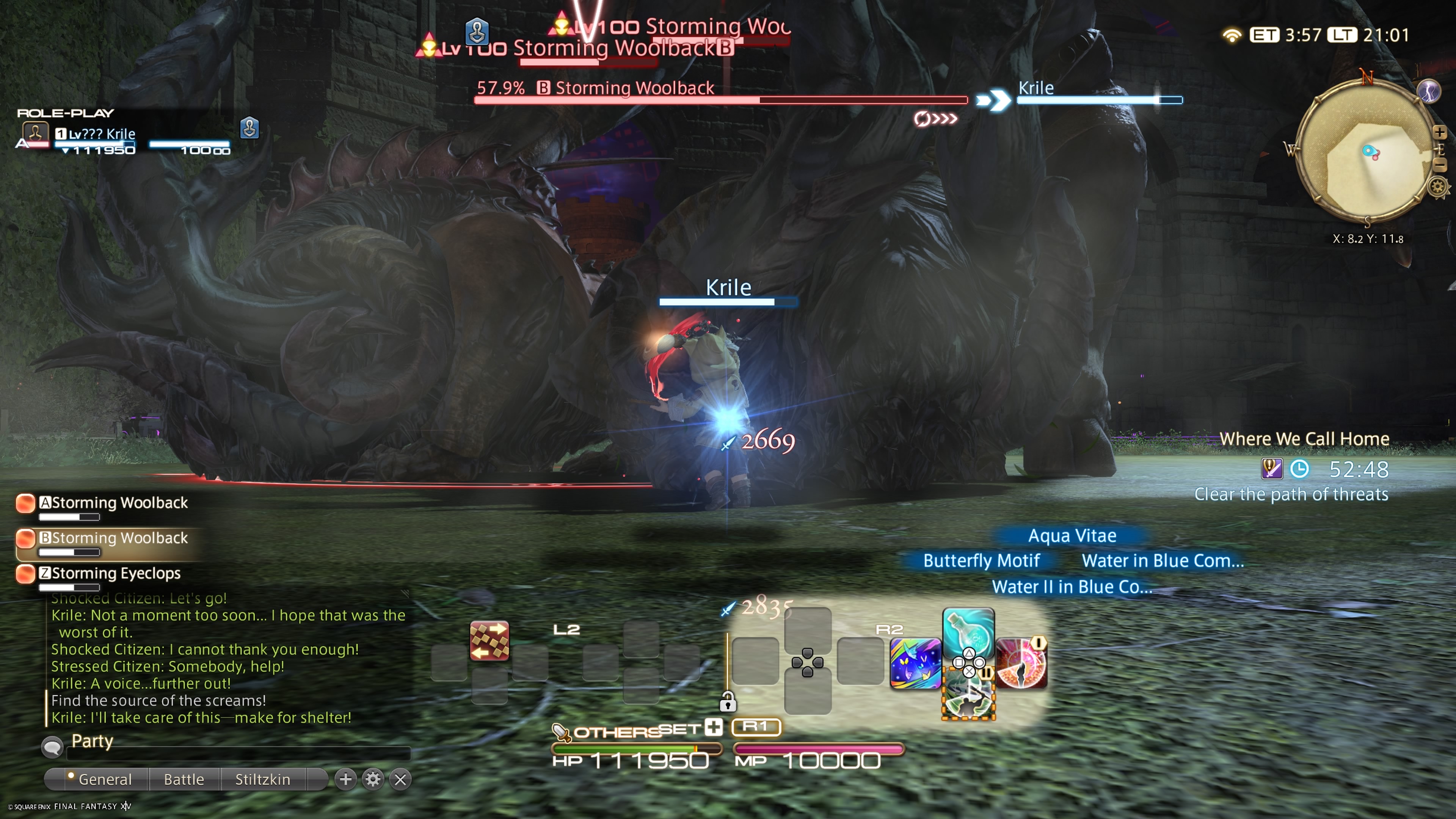
Task: Add a new chat tab
Action: click(x=345, y=780)
